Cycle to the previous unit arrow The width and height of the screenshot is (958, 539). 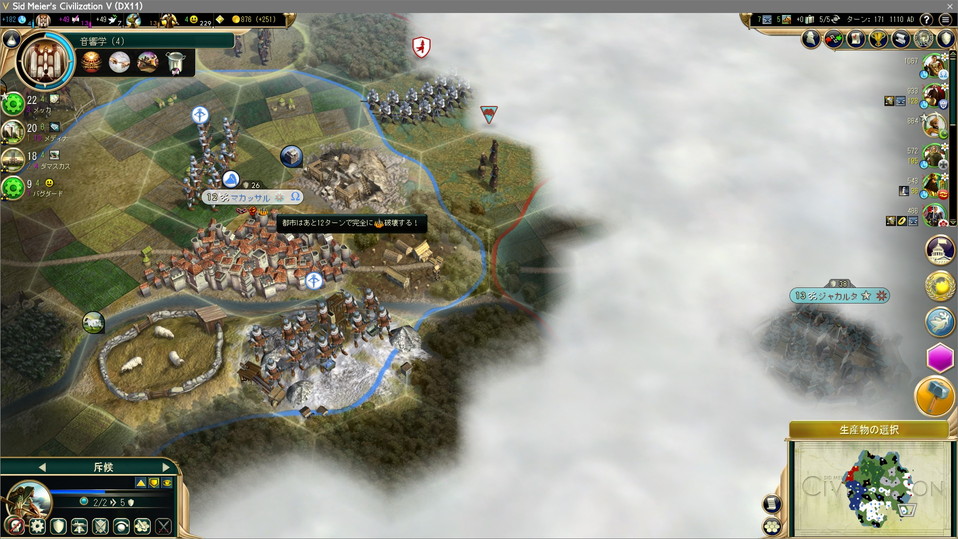point(42,467)
